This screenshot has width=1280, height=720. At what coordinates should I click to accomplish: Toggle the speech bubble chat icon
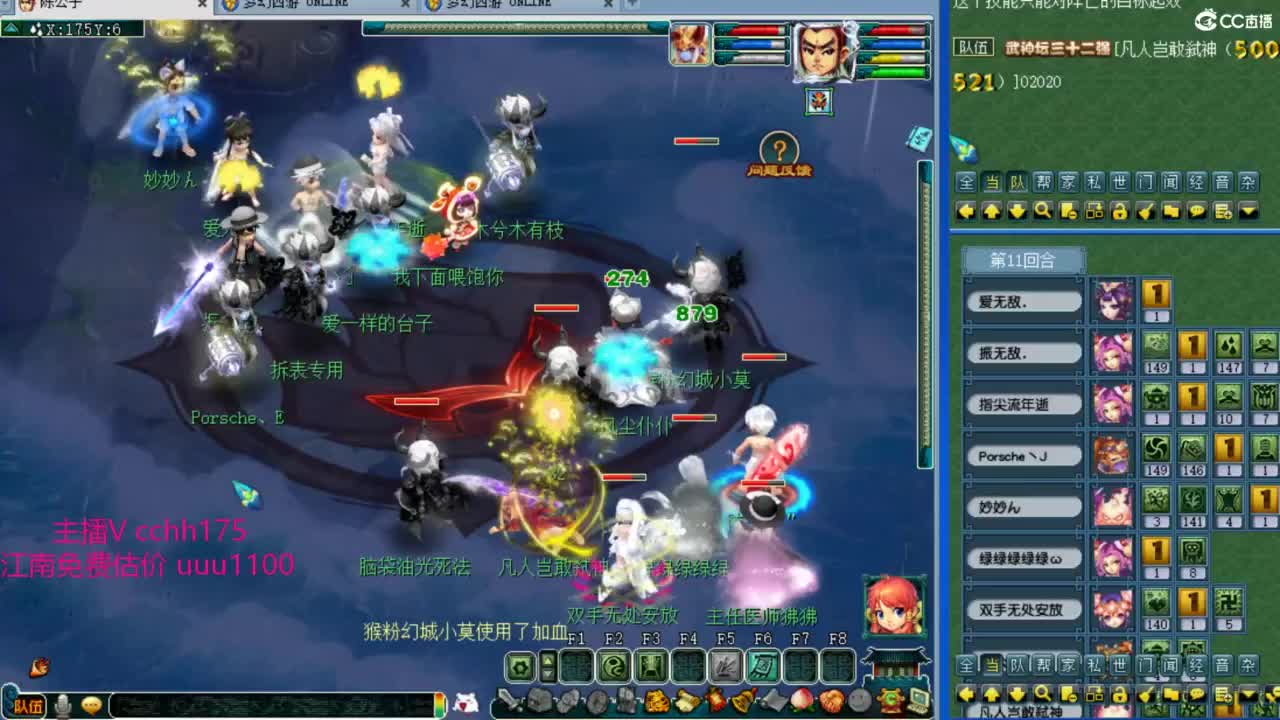[x=1198, y=210]
